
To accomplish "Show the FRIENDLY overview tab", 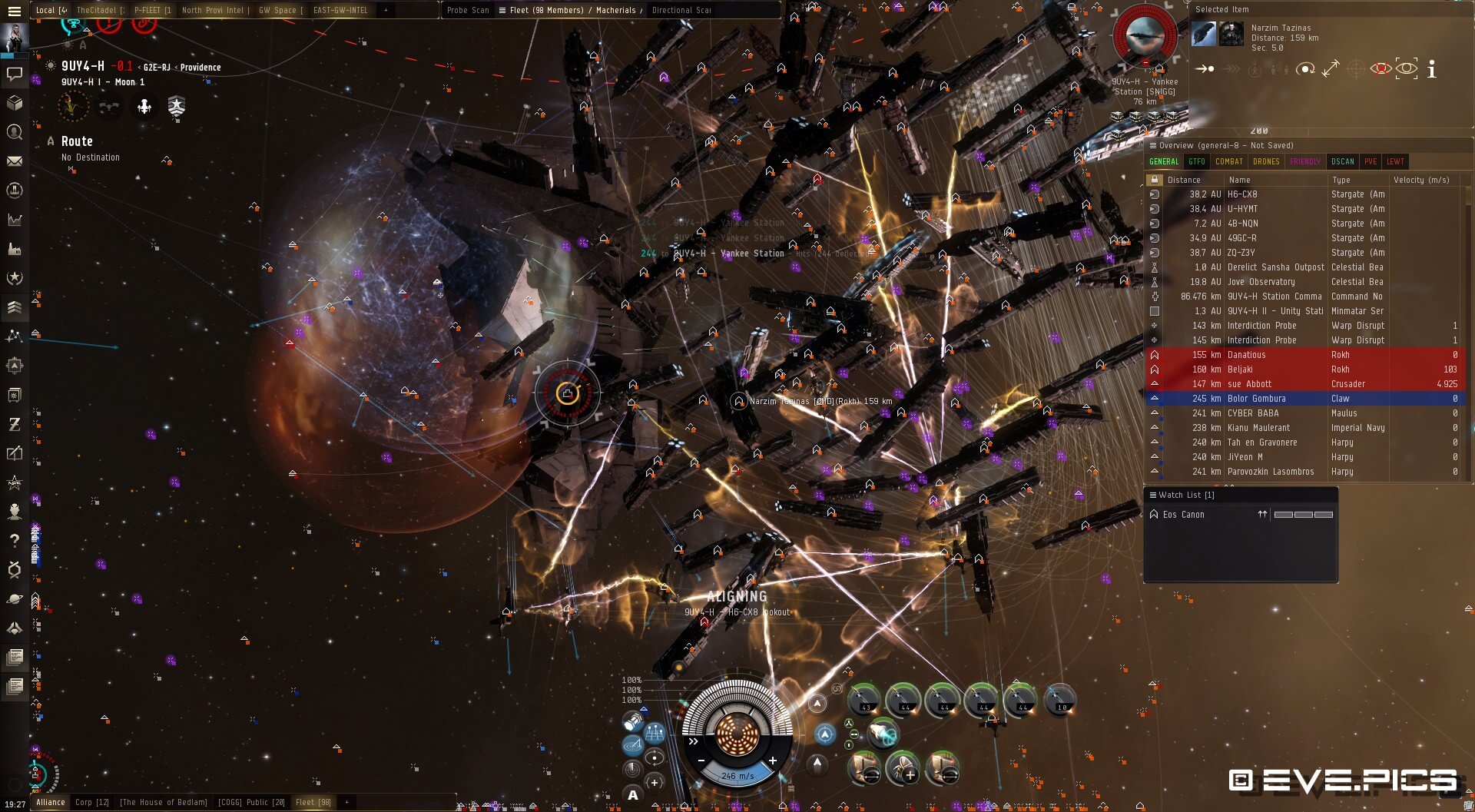I will coord(1304,161).
